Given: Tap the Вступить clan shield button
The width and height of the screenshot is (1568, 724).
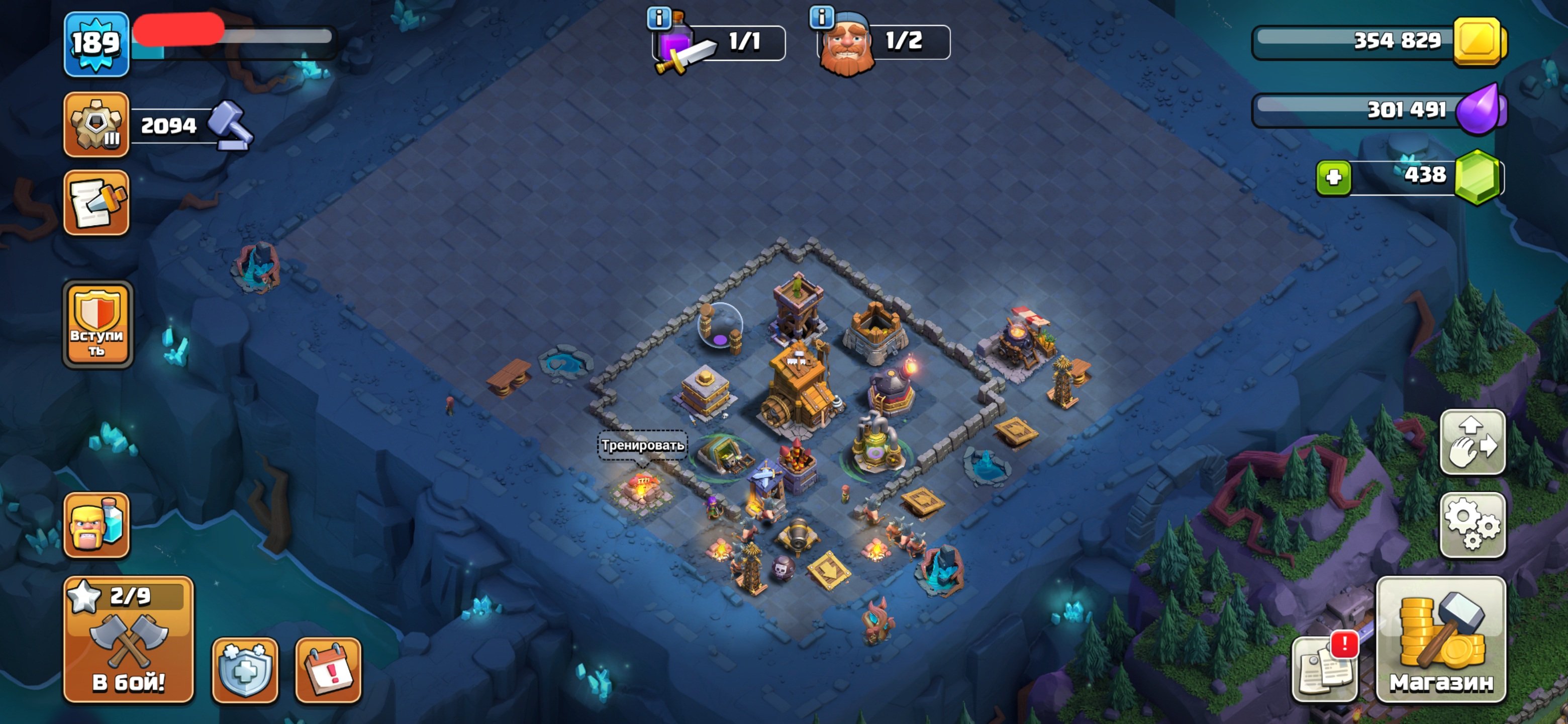Looking at the screenshot, I should (x=97, y=325).
